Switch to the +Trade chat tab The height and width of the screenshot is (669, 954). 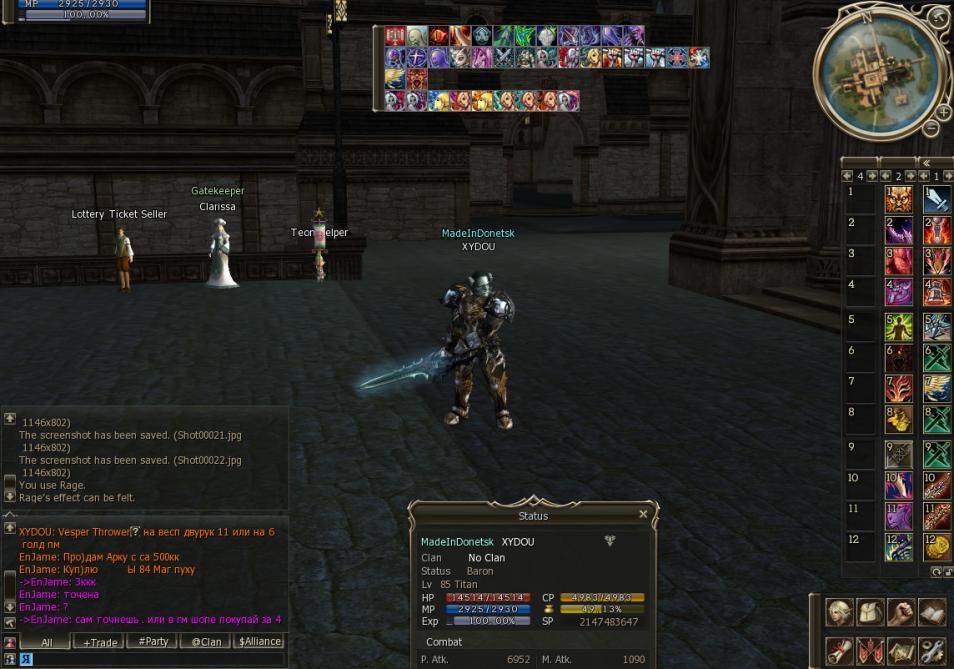pyautogui.click(x=101, y=642)
